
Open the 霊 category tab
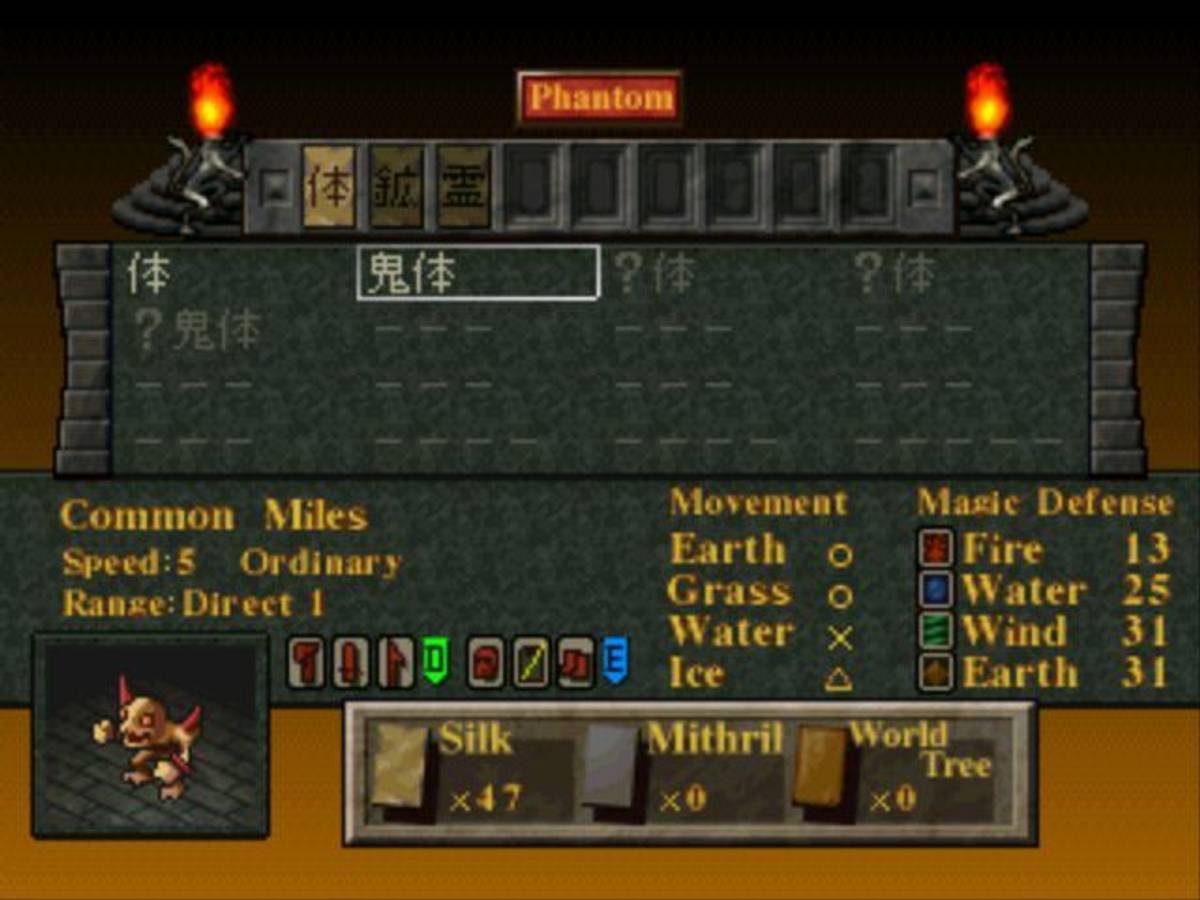tap(464, 187)
